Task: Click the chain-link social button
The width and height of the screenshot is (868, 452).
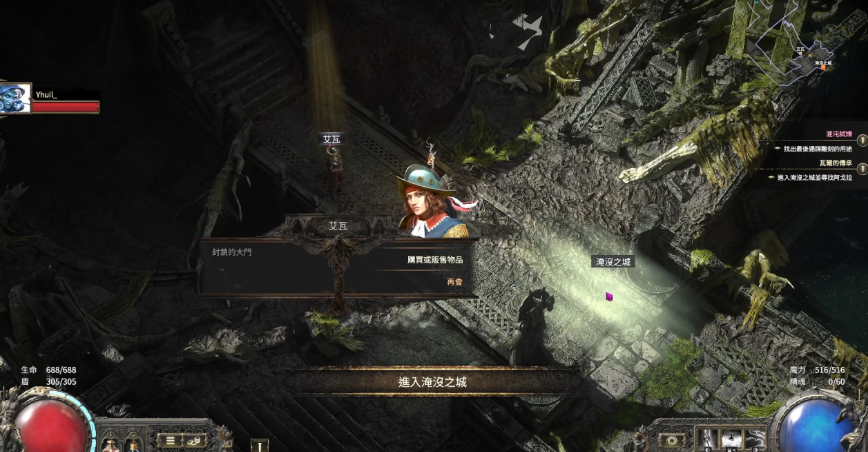Action: [x=195, y=440]
